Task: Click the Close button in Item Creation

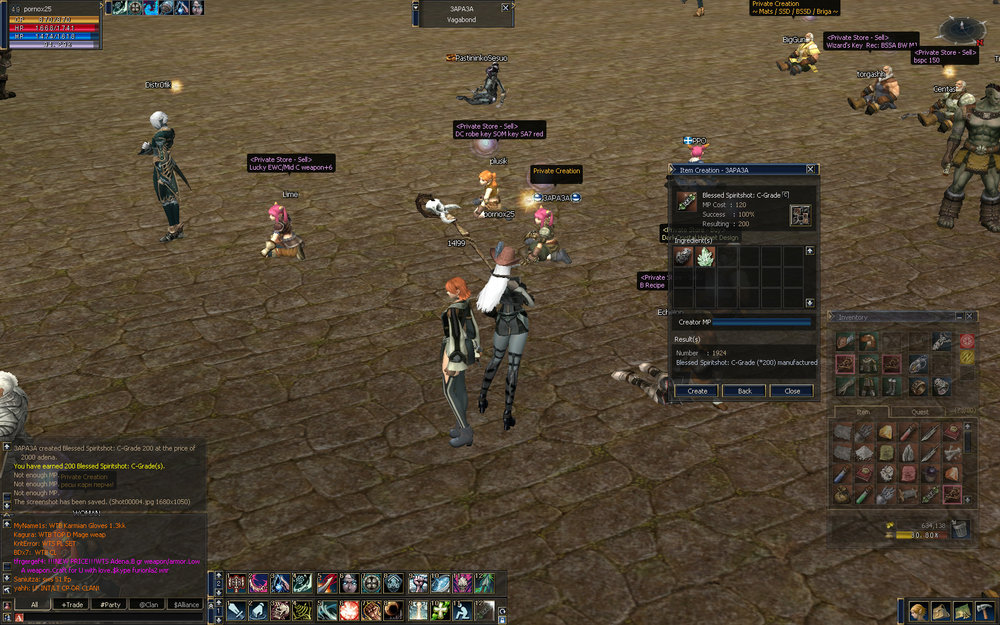Action: [792, 391]
